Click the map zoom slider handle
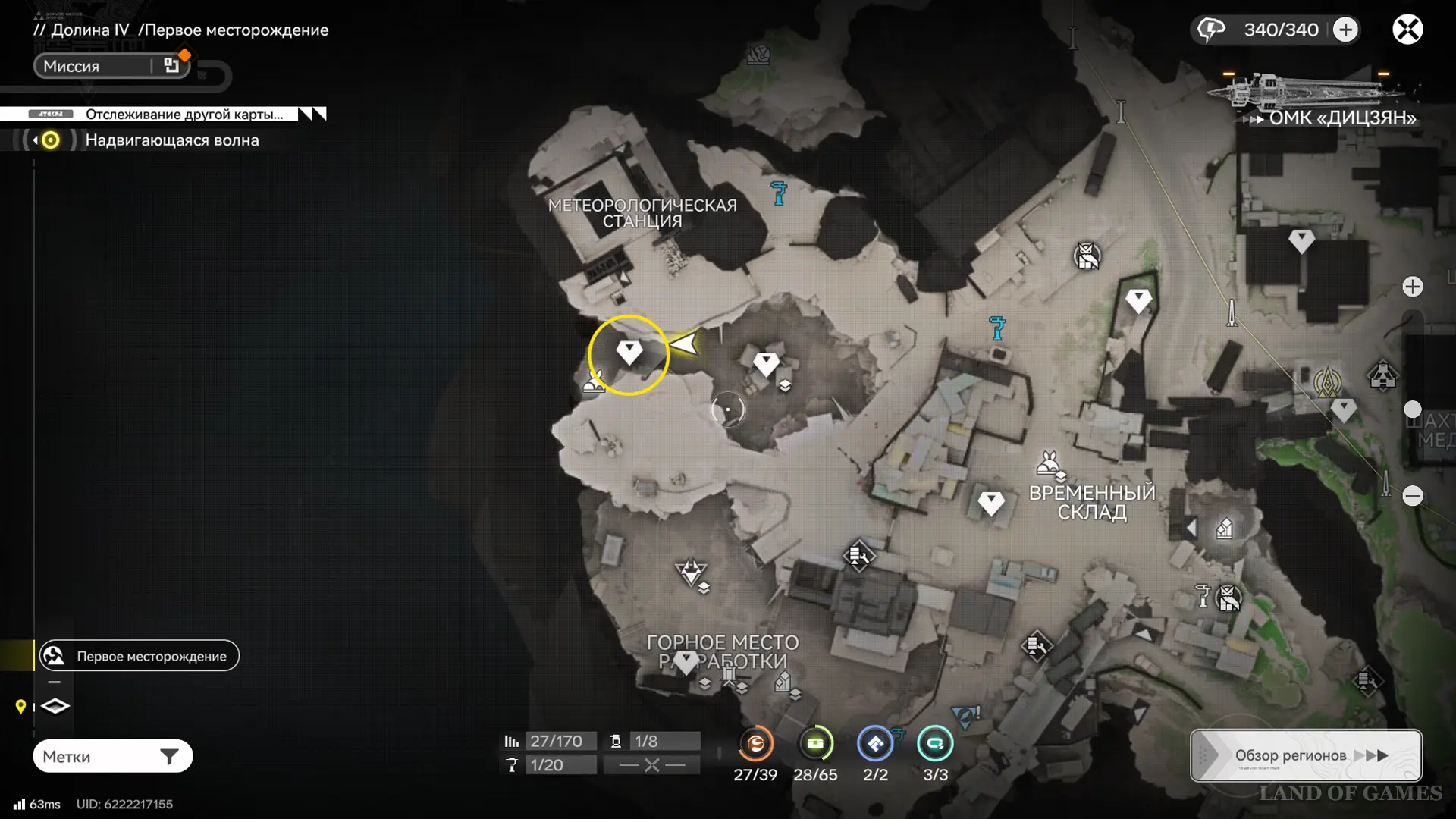The image size is (1456, 819). click(x=1412, y=409)
